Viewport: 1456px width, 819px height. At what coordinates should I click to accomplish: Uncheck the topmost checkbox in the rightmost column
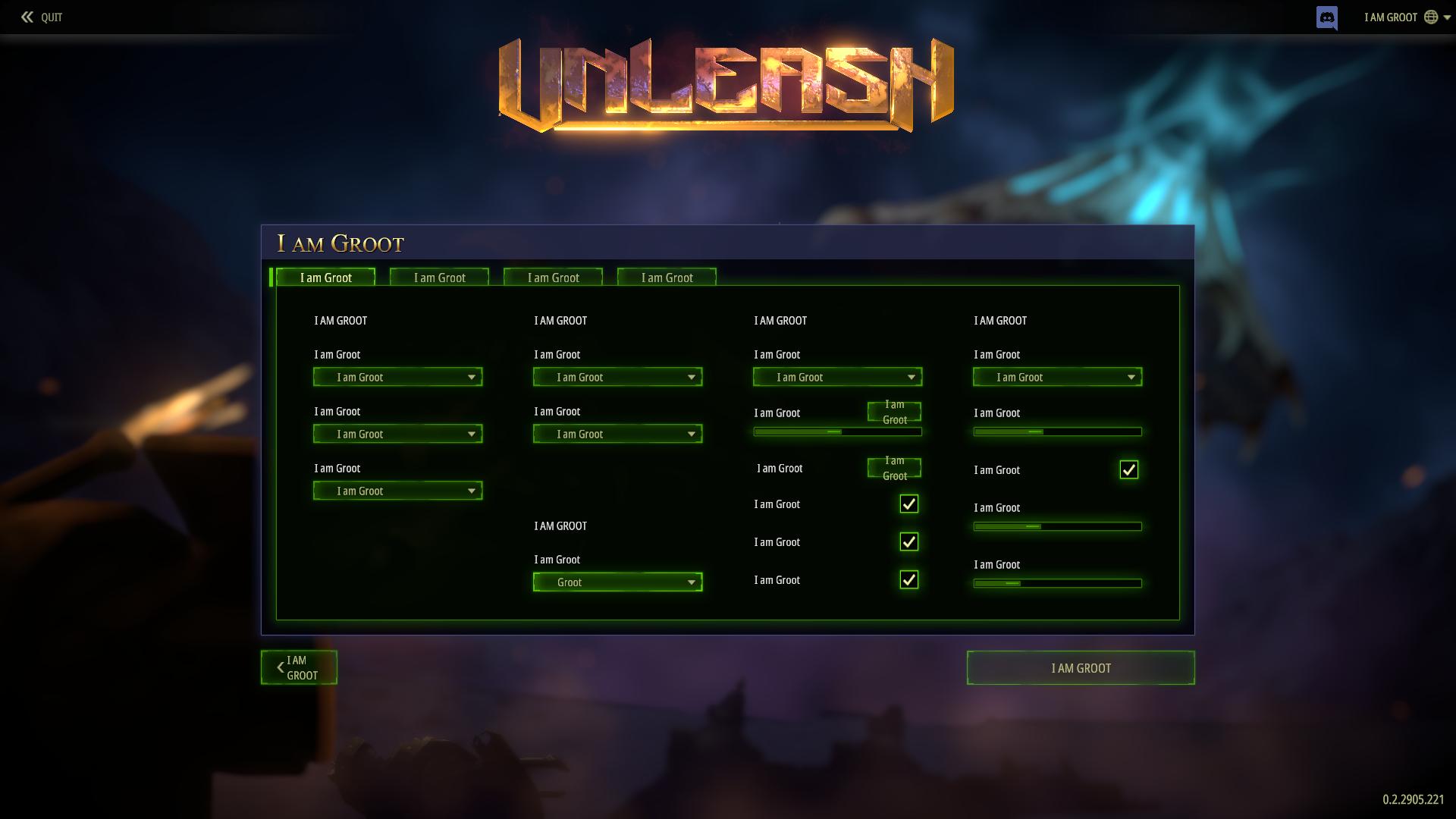pyautogui.click(x=1128, y=469)
